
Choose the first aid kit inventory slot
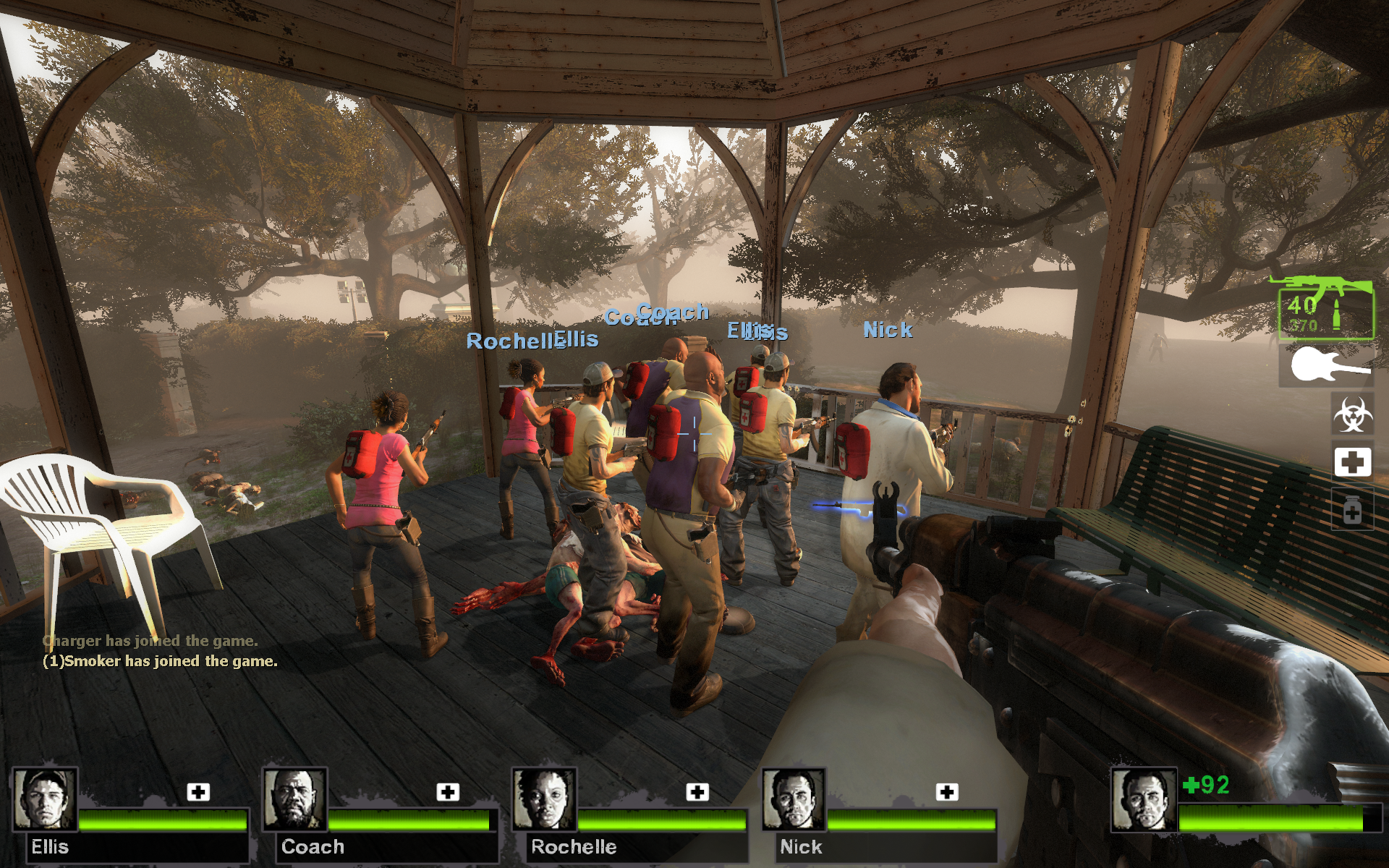pos(1352,461)
